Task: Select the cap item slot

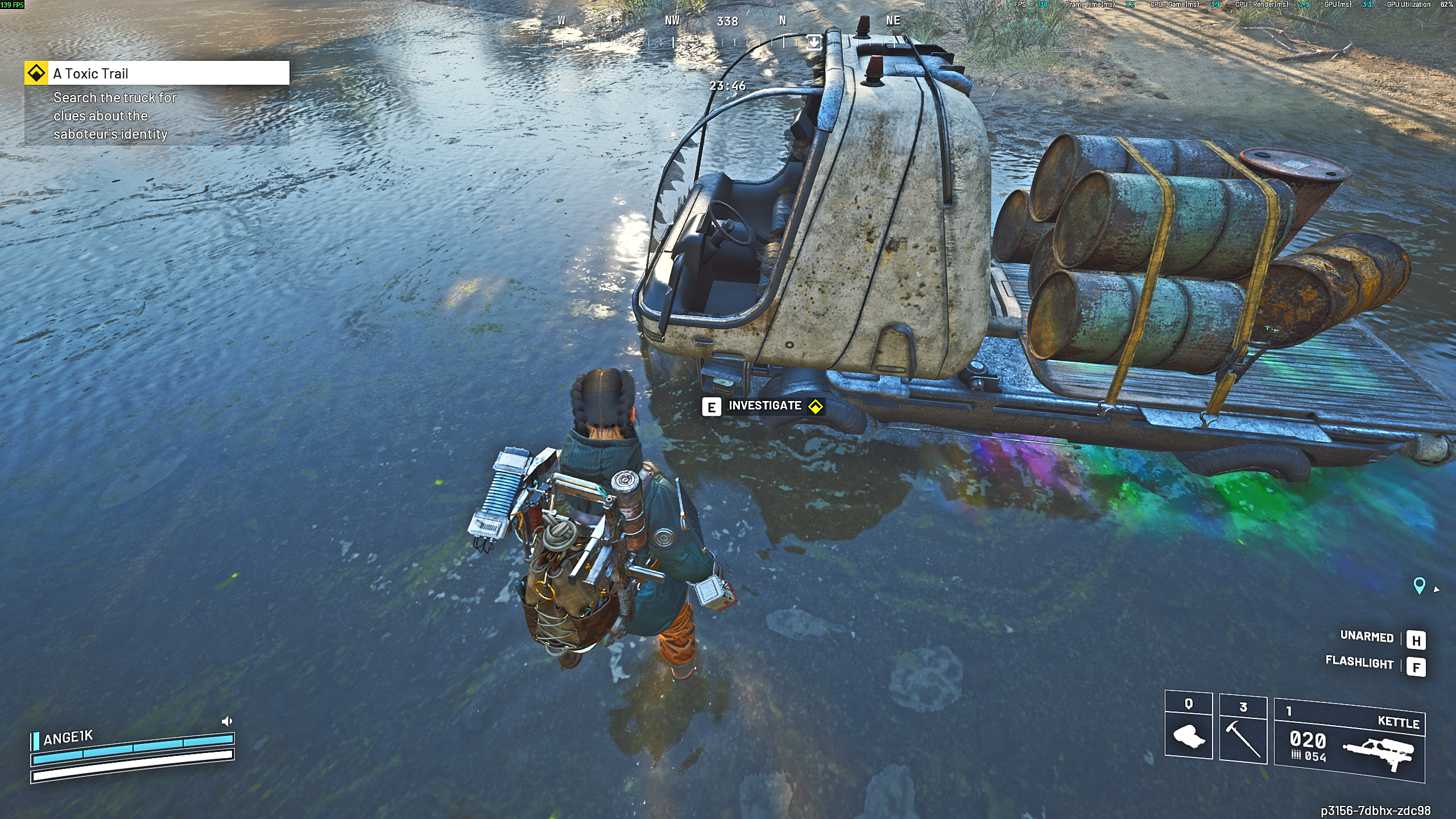Action: tap(1188, 726)
